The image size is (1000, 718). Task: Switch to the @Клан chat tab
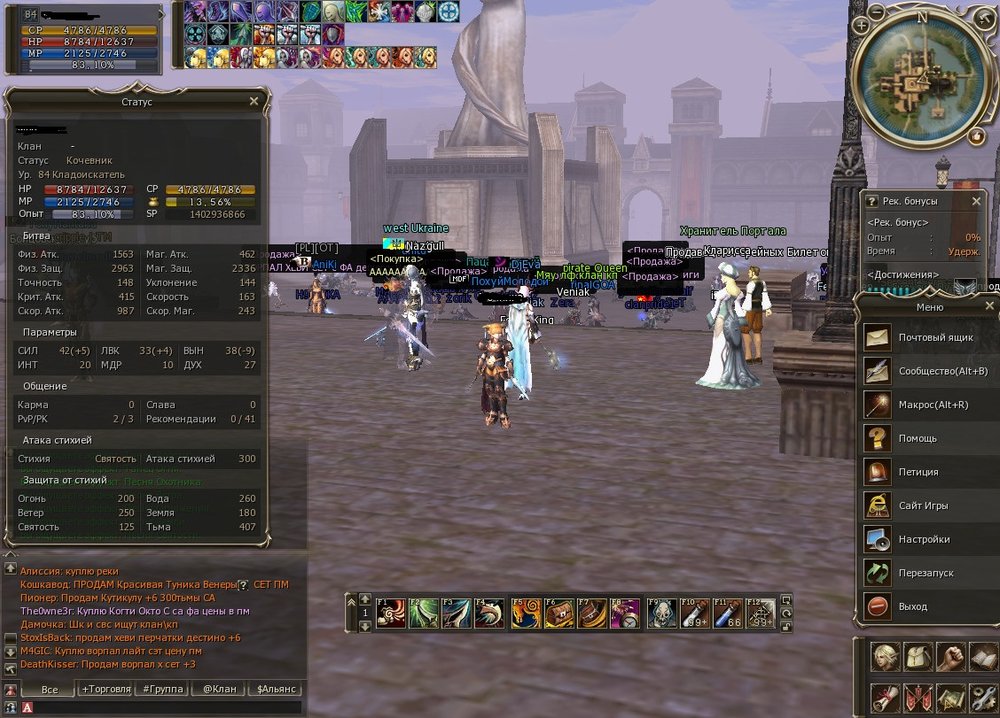coord(219,689)
